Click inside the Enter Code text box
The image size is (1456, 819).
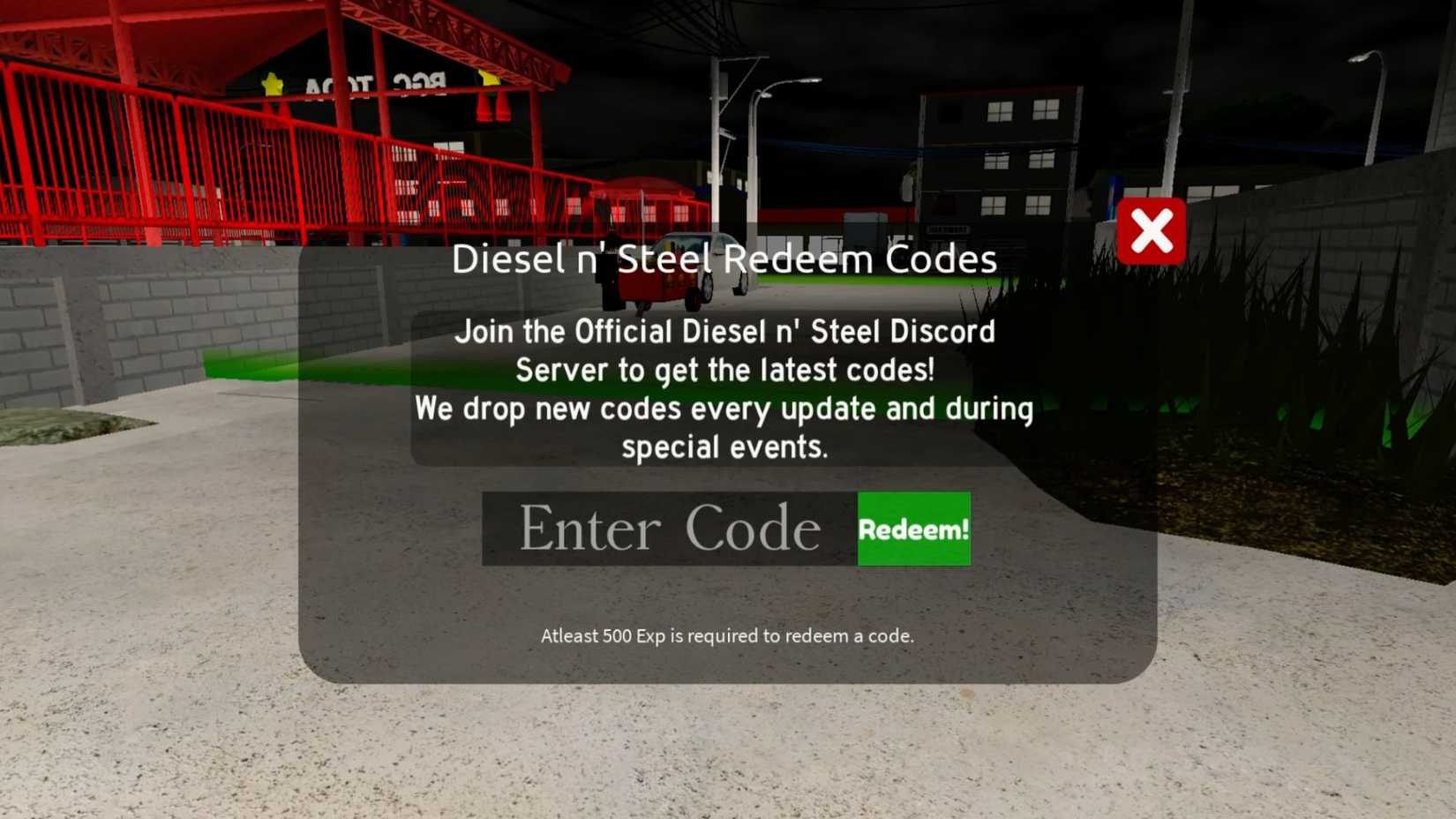pyautogui.click(x=669, y=528)
